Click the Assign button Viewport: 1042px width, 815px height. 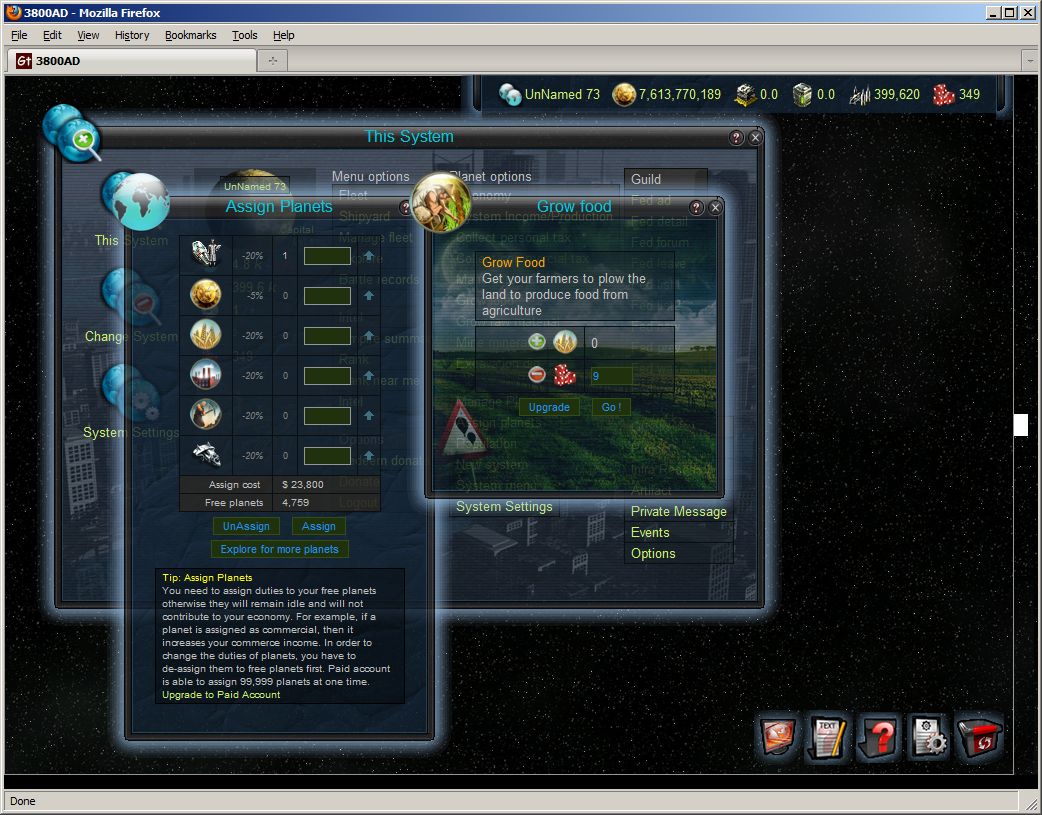point(318,526)
